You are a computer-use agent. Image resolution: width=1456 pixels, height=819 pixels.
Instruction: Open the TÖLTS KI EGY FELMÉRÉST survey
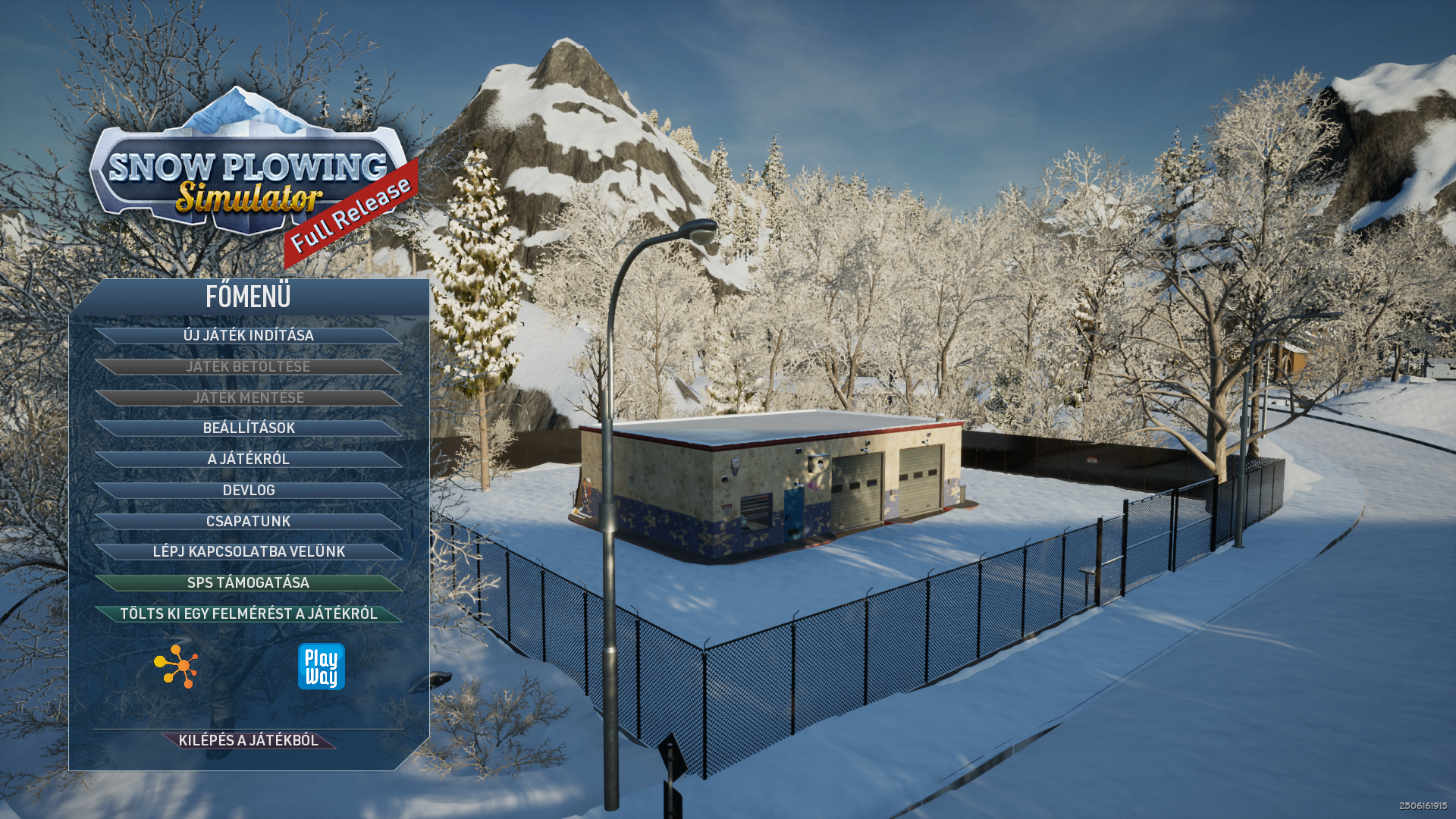(249, 613)
